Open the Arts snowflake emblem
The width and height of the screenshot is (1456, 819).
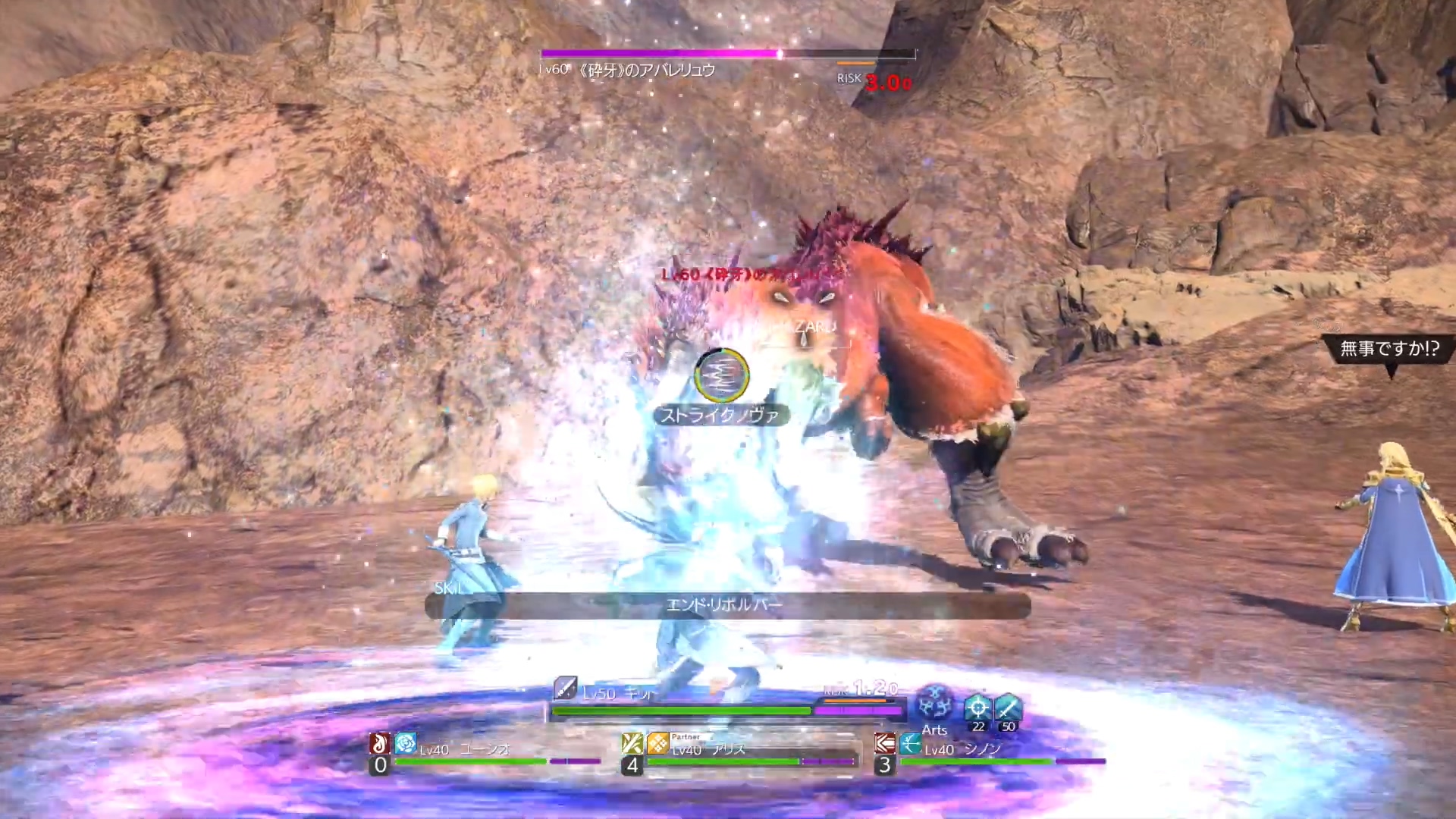[x=934, y=704]
